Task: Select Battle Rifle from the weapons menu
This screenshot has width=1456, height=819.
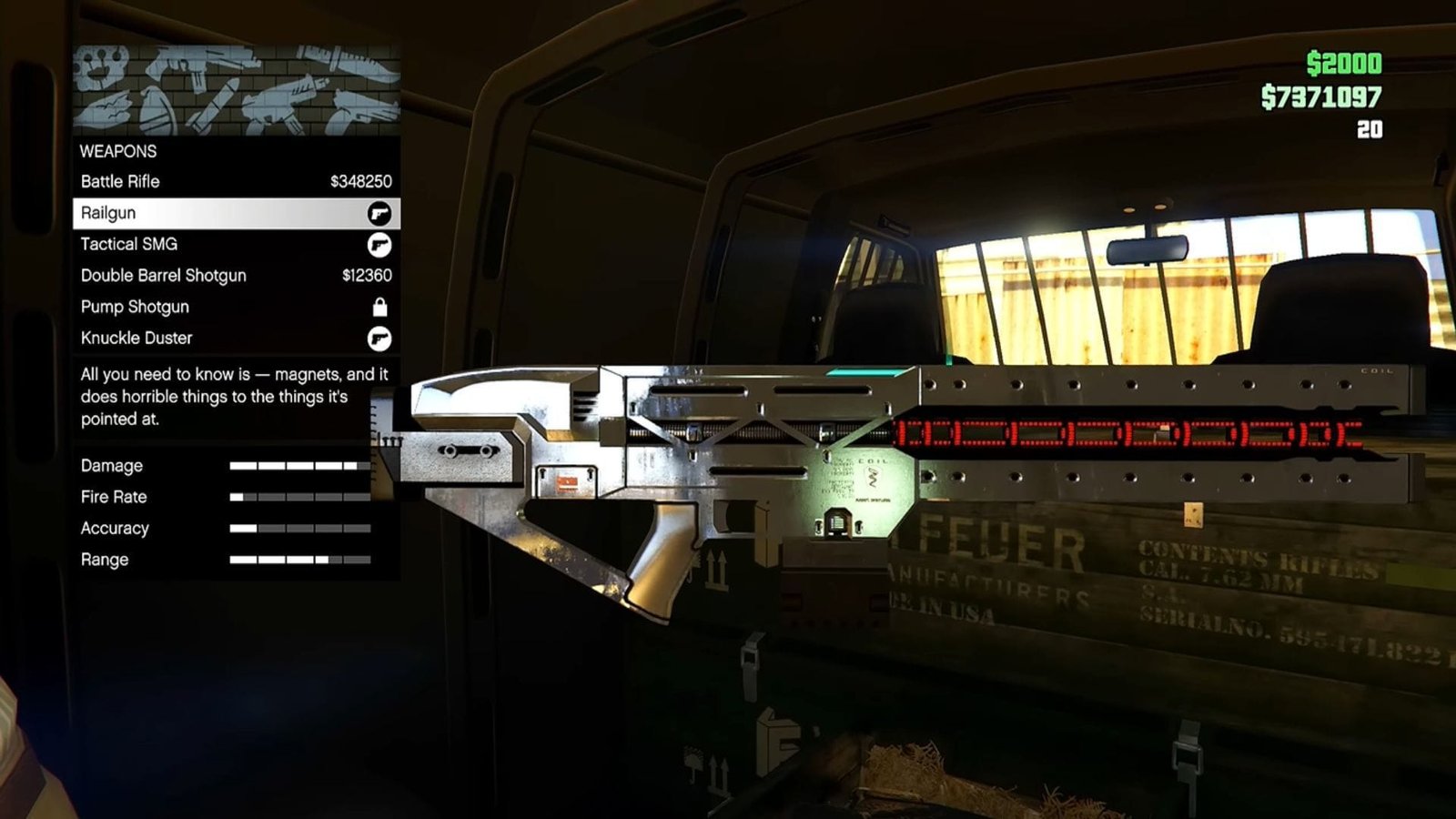Action: (x=119, y=182)
